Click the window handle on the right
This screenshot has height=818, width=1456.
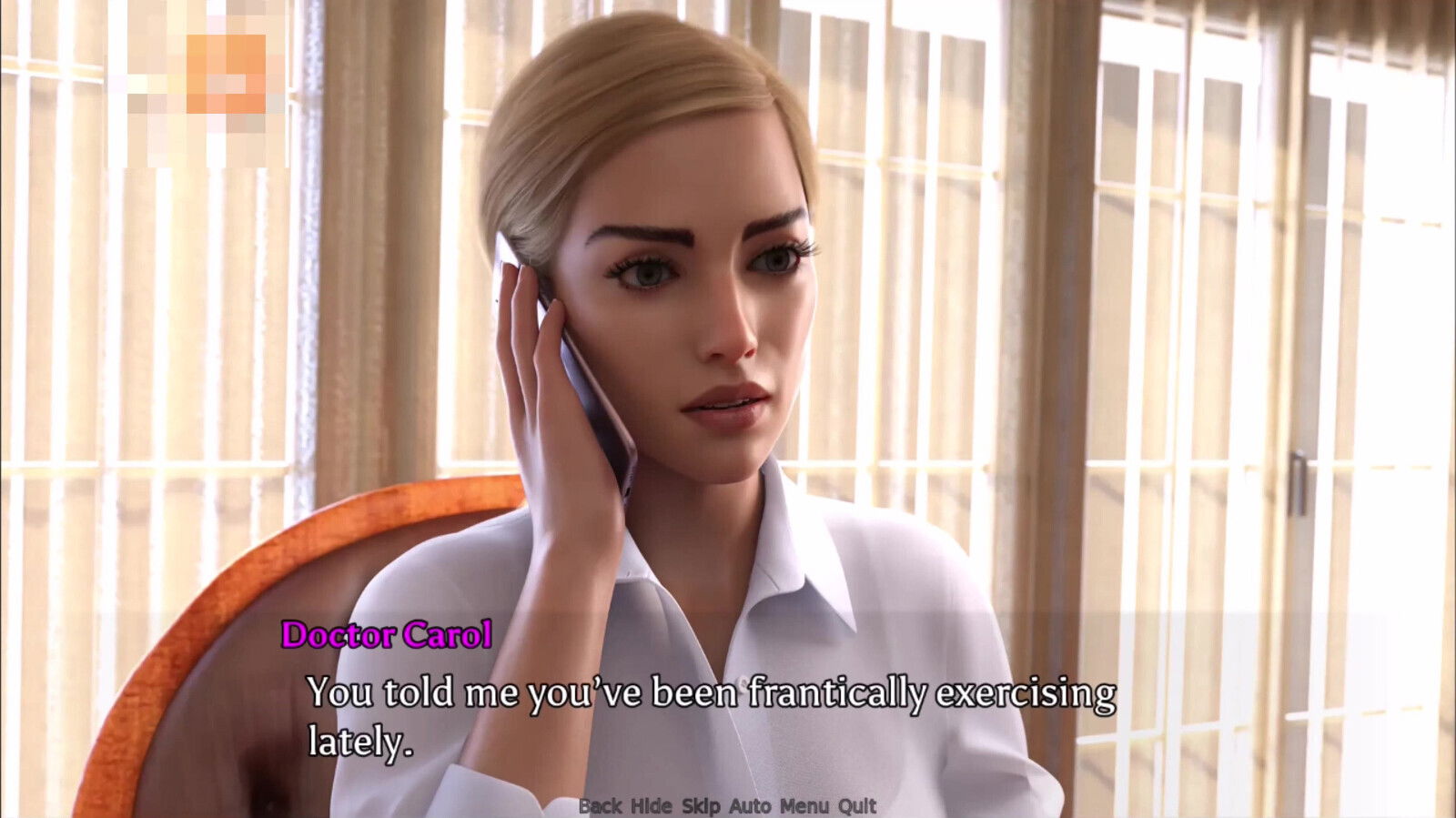(1299, 482)
